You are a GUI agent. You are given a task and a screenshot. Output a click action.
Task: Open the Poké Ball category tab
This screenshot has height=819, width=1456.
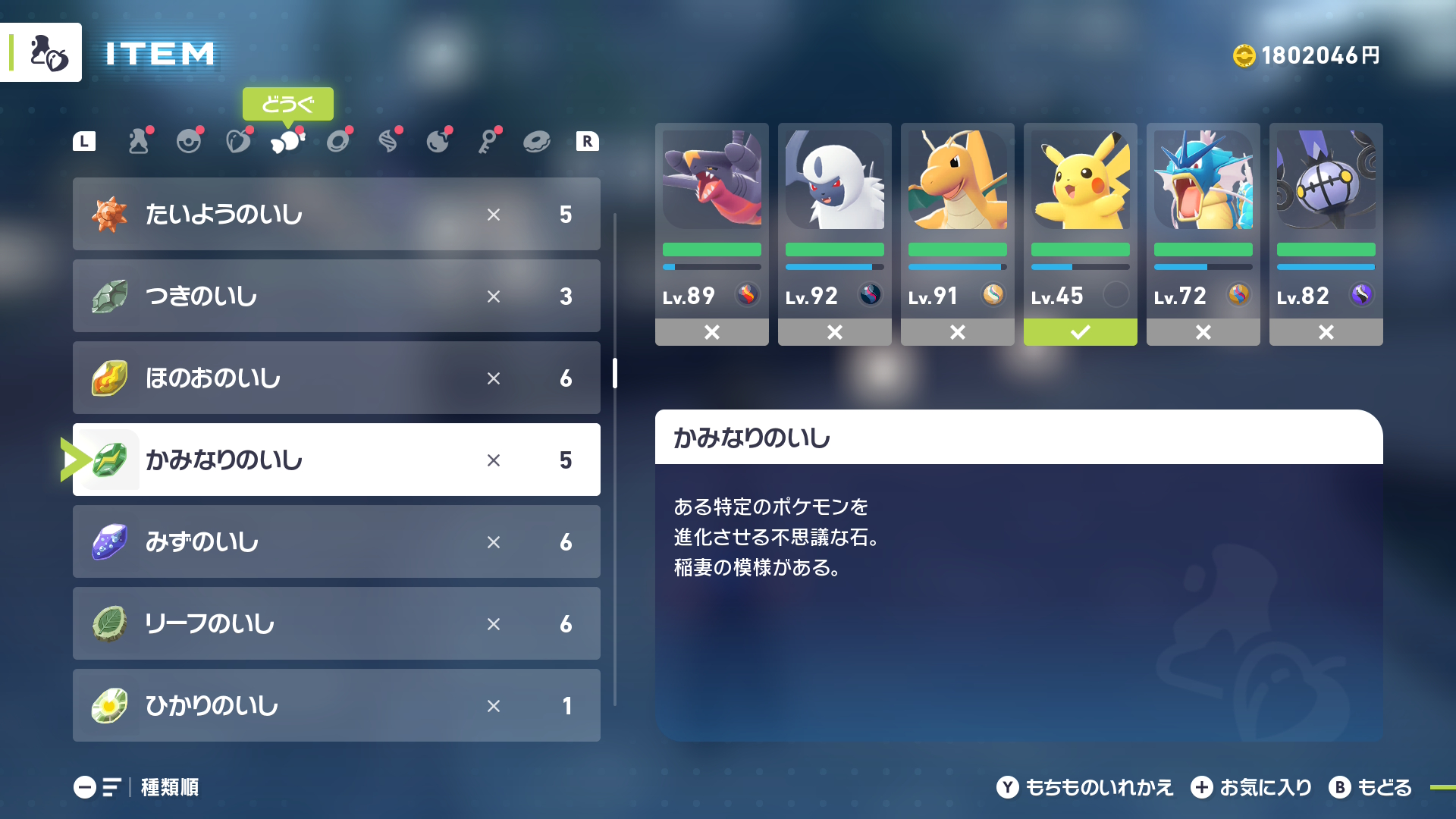[189, 141]
